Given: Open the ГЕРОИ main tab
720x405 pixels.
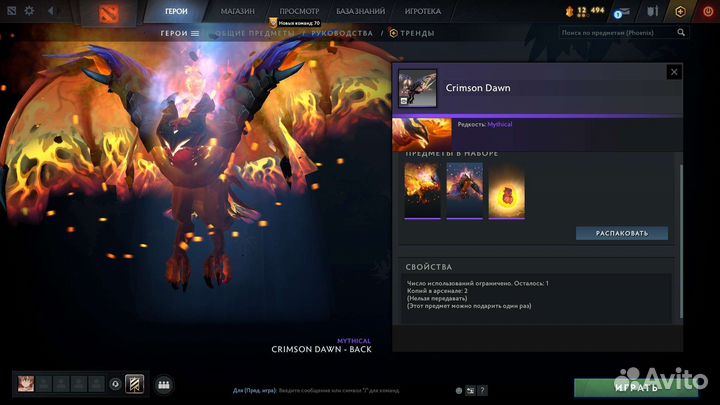Looking at the screenshot, I should (x=178, y=11).
